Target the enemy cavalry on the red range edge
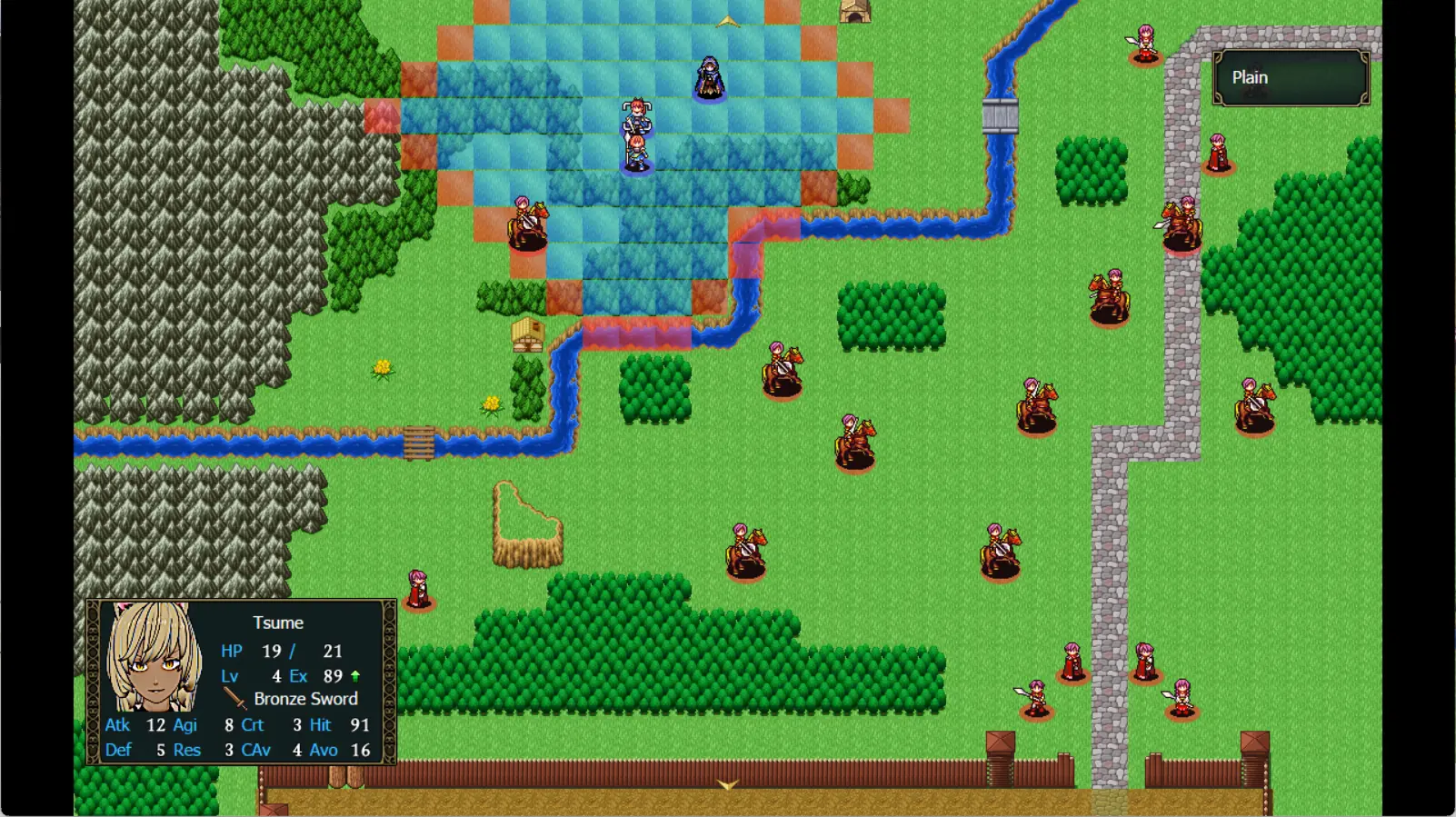Screen dimensions: 1456x817 click(527, 224)
